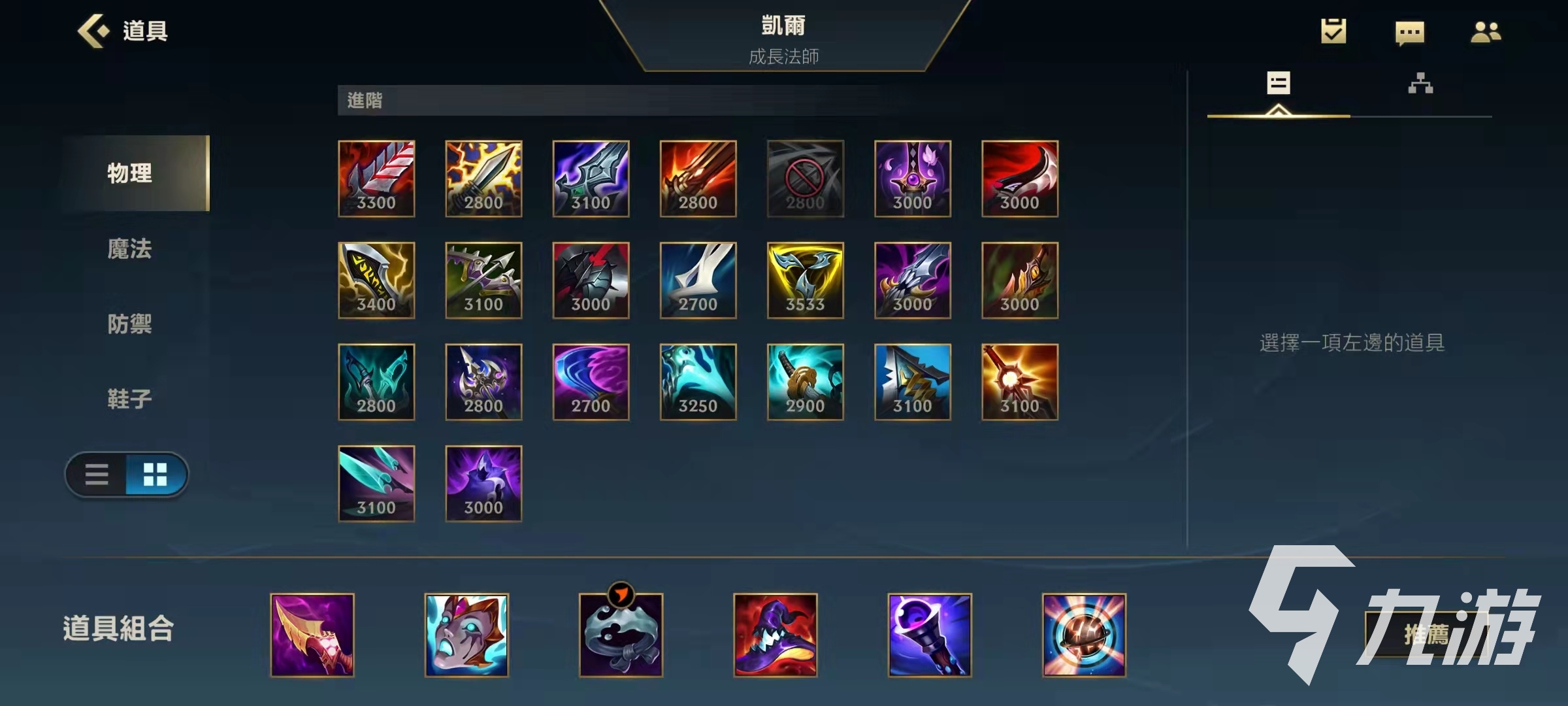The image size is (1568, 706).
Task: Select the 物理 physical items category
Action: pyautogui.click(x=129, y=173)
